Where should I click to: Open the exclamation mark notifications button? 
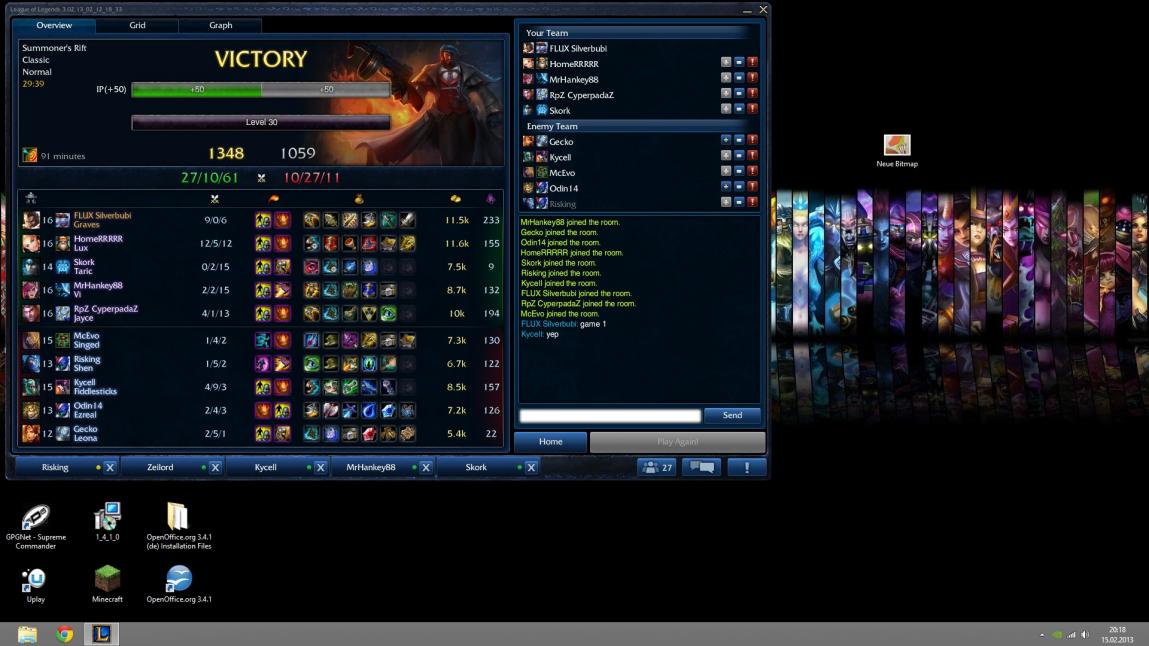(746, 467)
